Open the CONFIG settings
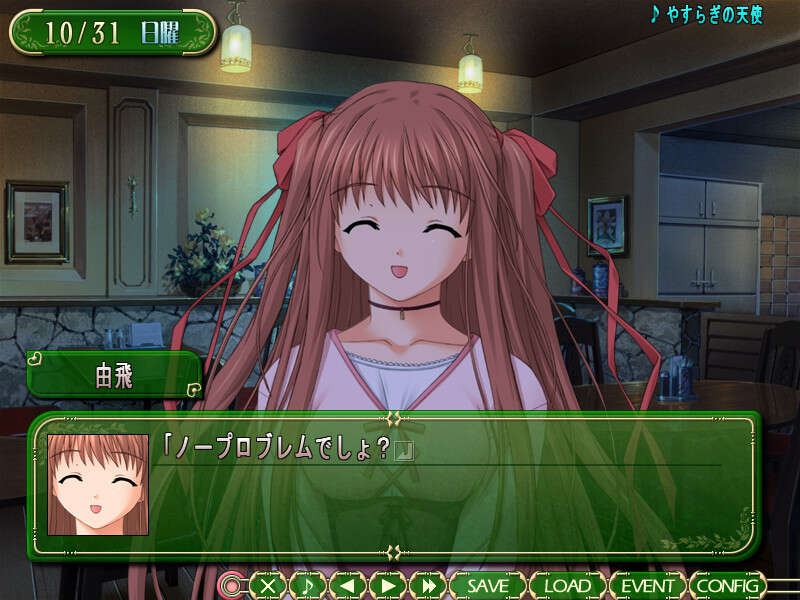 coord(728,586)
